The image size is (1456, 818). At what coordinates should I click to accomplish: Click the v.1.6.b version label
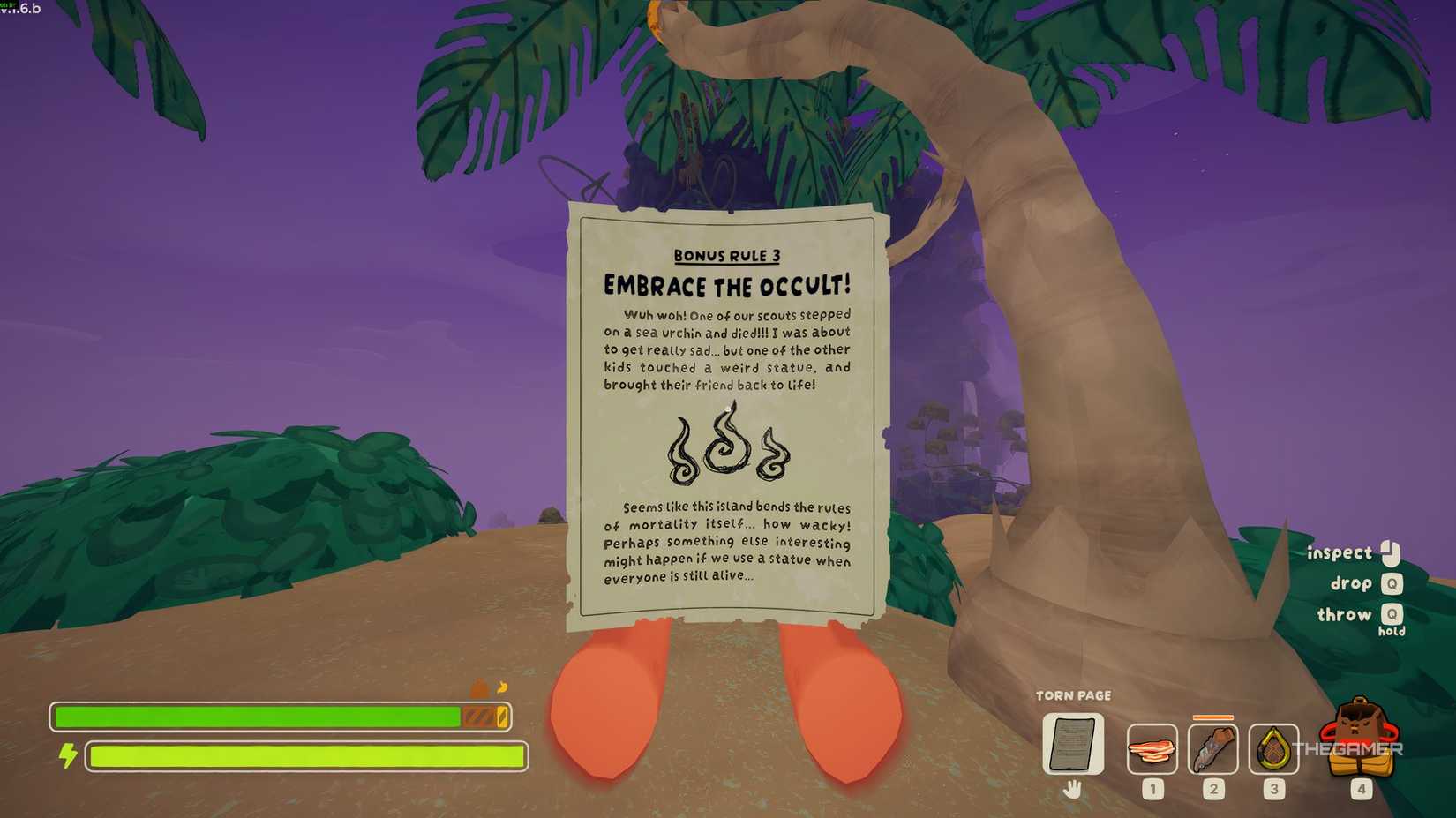19,8
